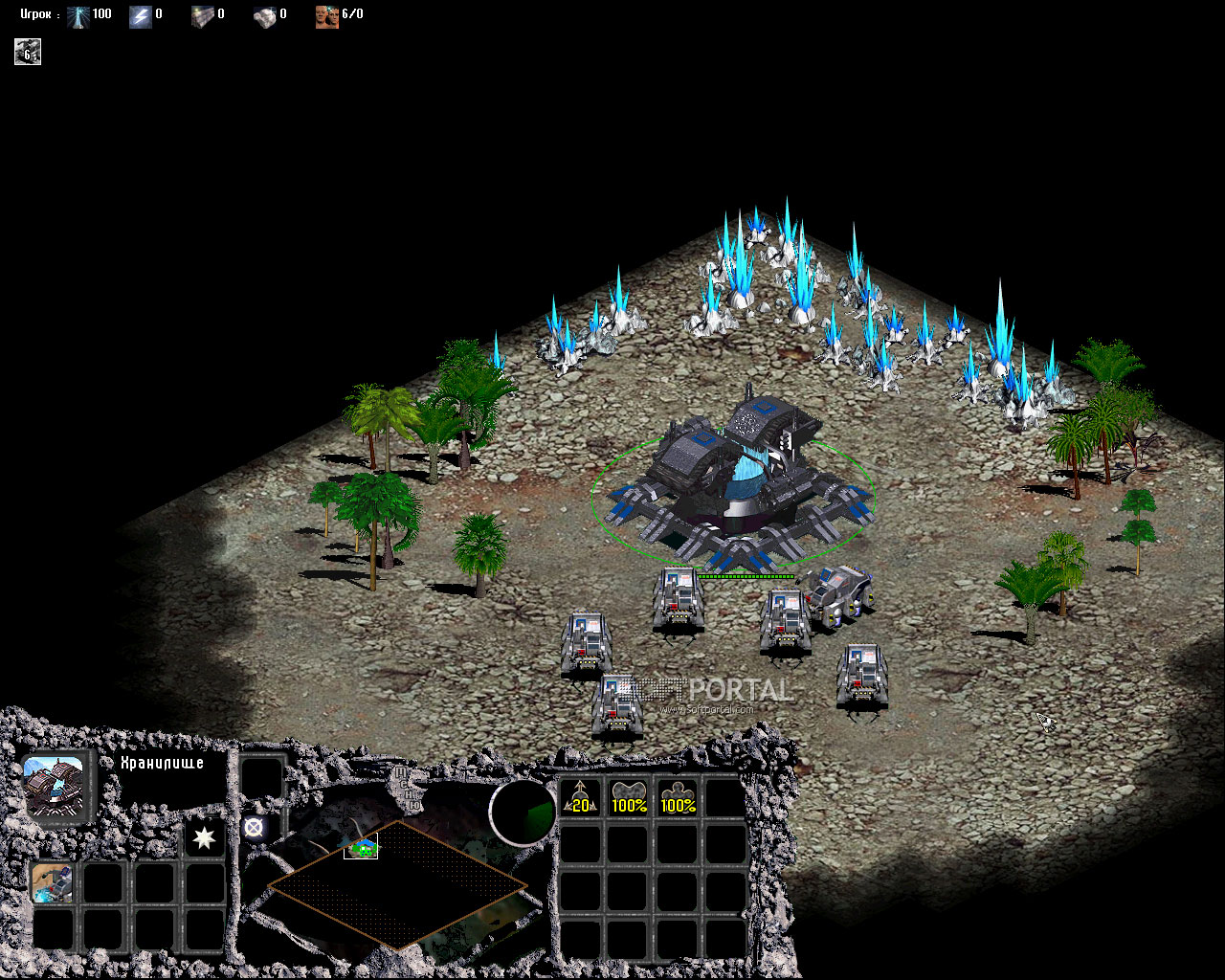Select the Хранилище building portrait

pos(54,786)
